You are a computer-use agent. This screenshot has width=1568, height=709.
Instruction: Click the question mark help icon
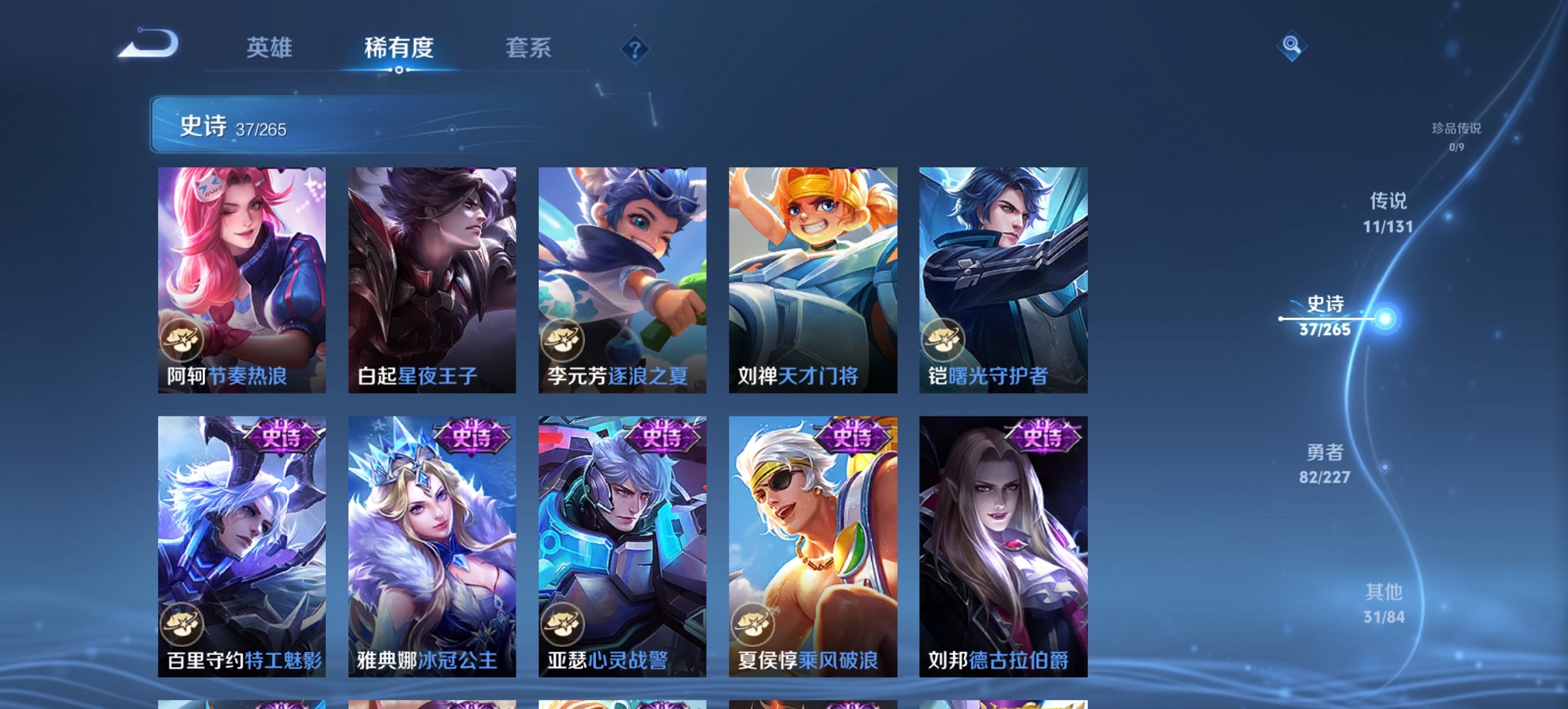(635, 48)
